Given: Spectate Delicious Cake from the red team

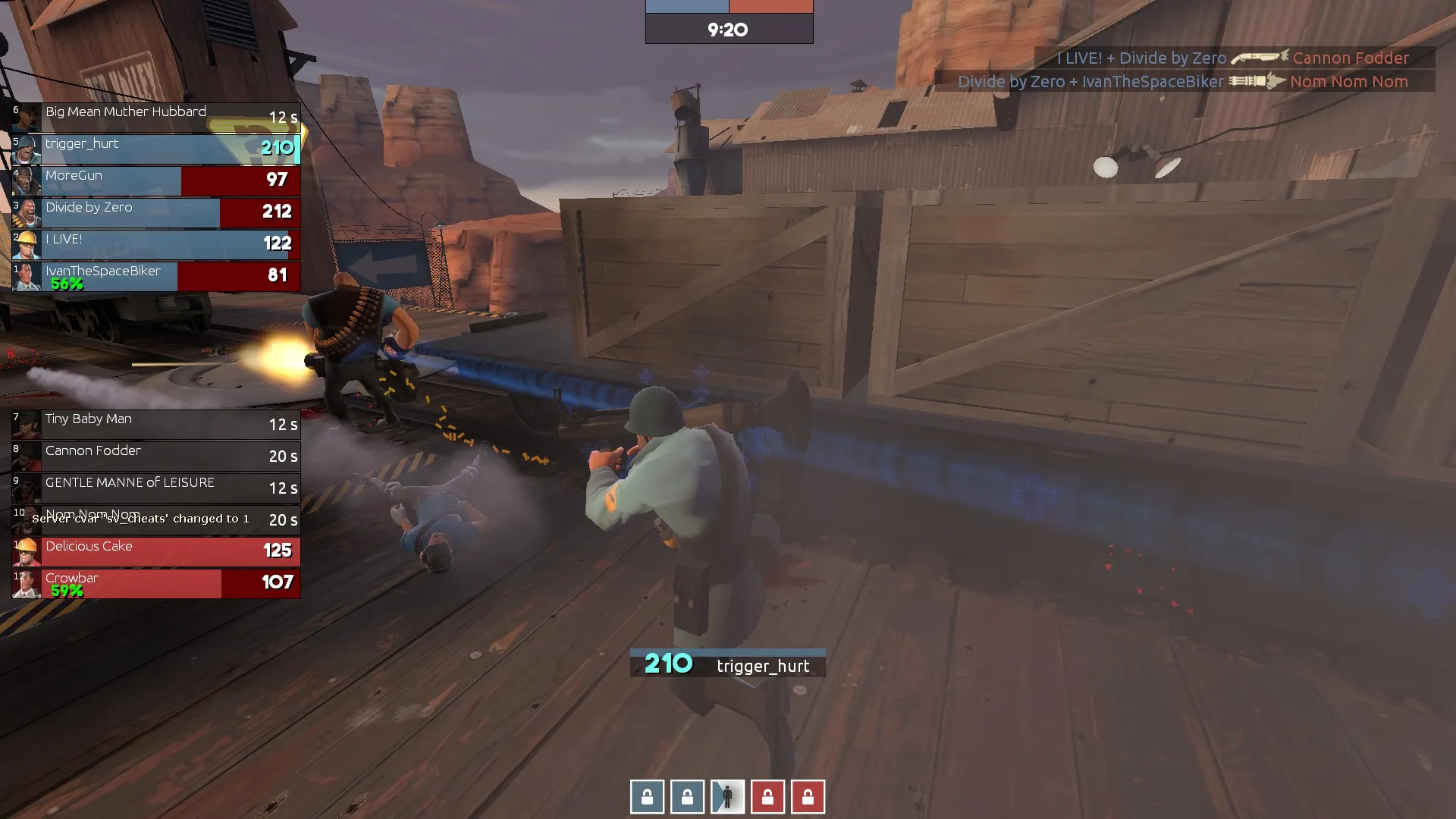Looking at the screenshot, I should [155, 551].
